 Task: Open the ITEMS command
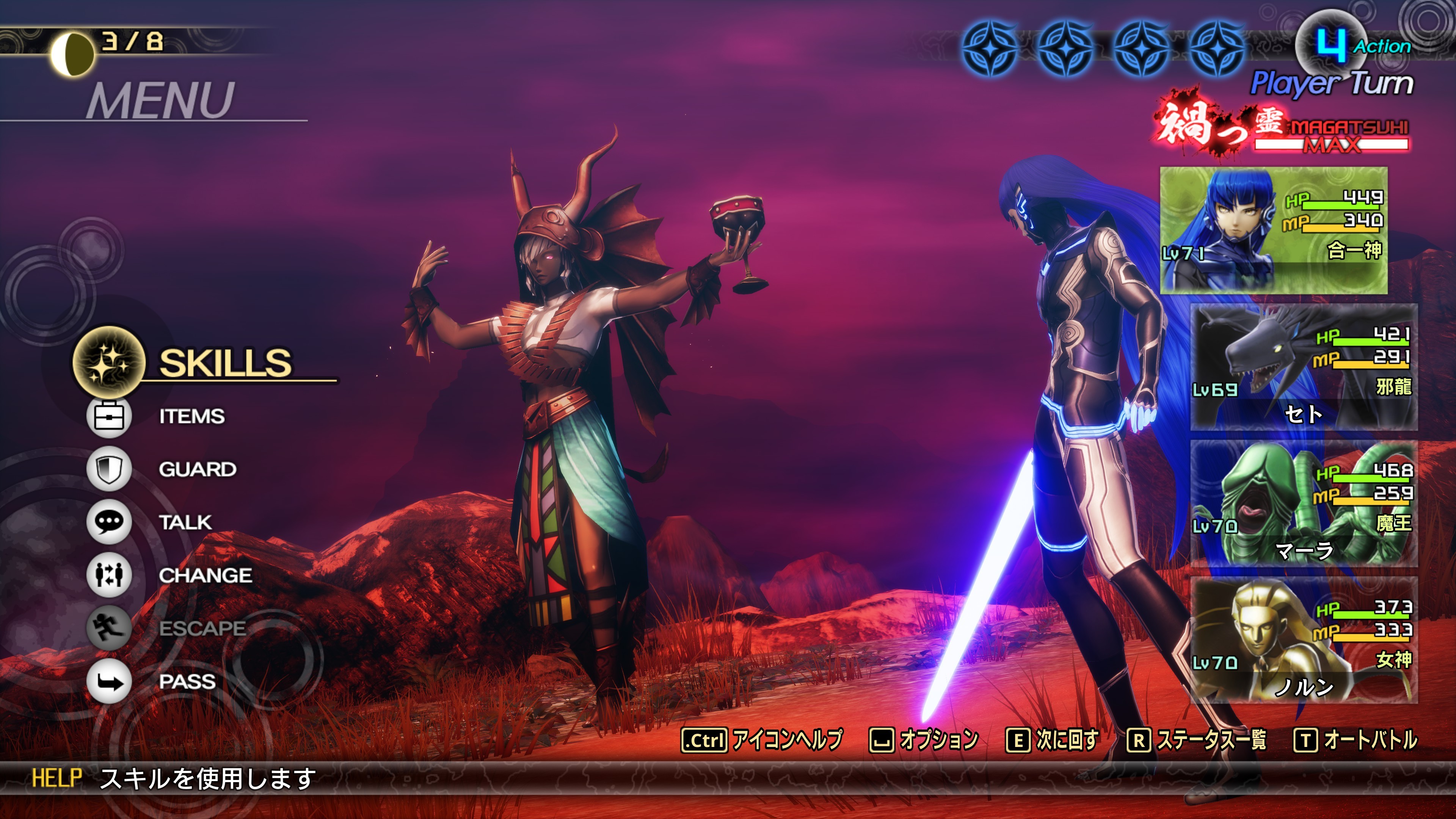(191, 417)
